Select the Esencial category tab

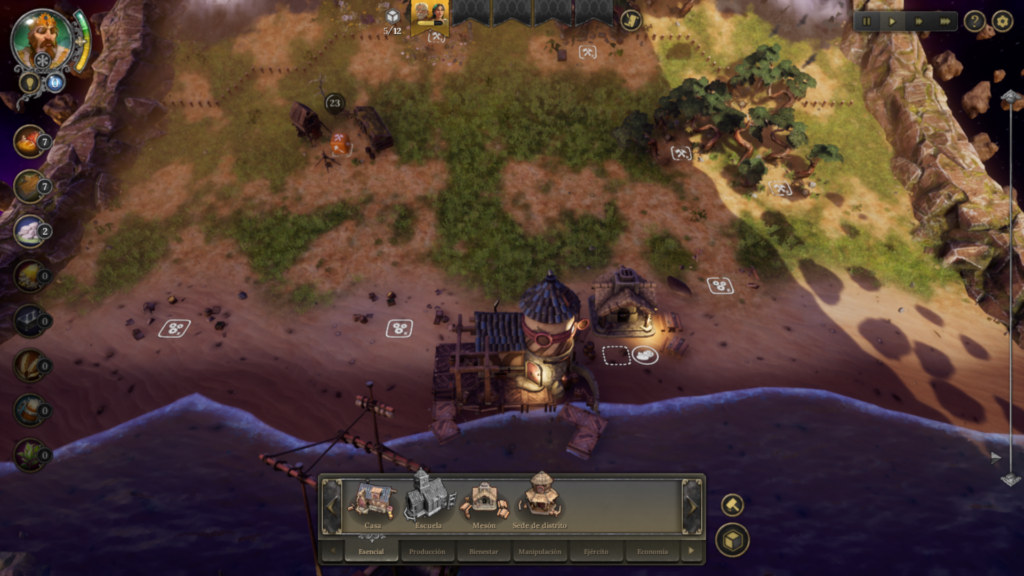371,551
